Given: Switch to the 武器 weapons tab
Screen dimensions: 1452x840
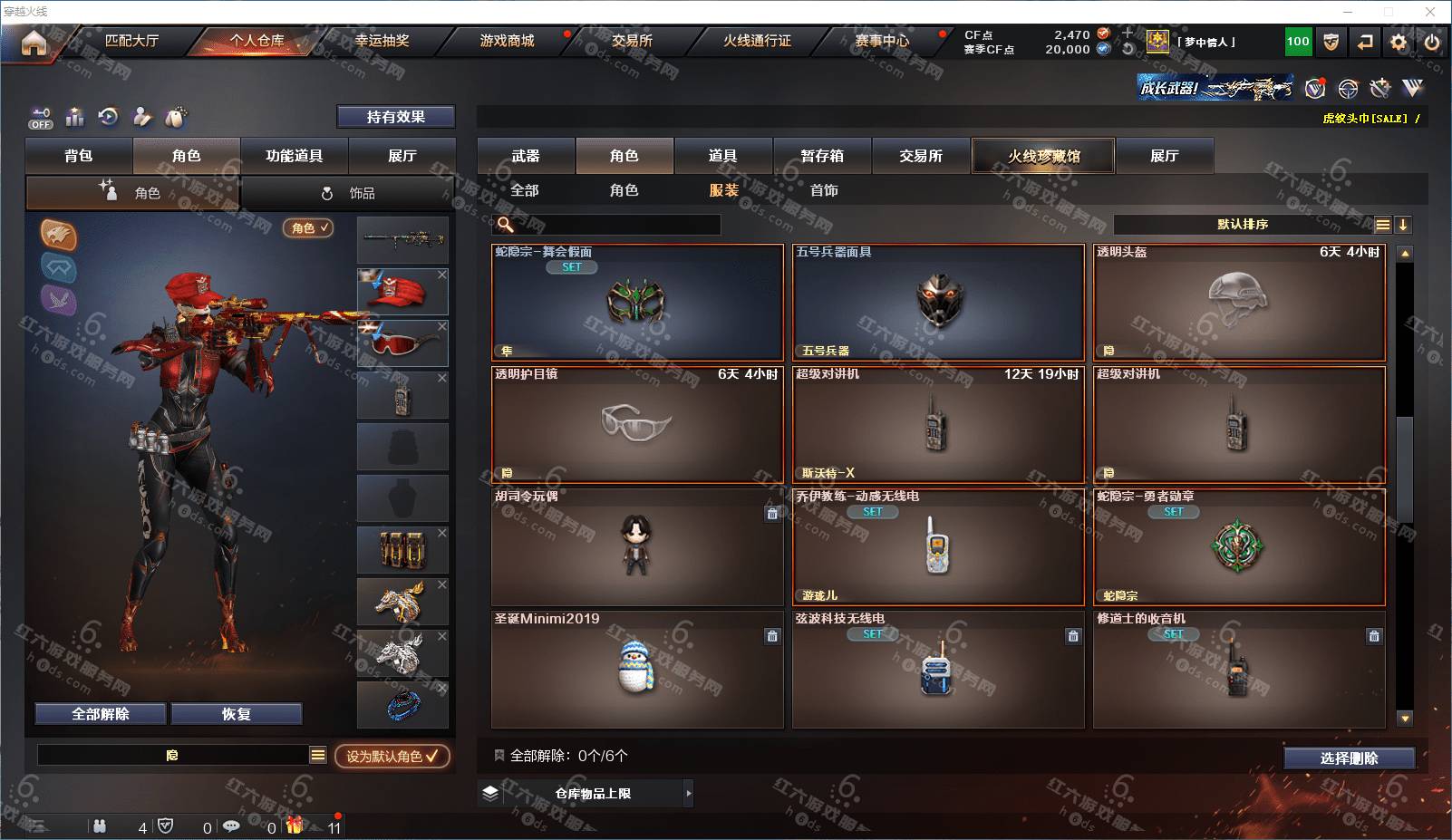Looking at the screenshot, I should [x=526, y=156].
